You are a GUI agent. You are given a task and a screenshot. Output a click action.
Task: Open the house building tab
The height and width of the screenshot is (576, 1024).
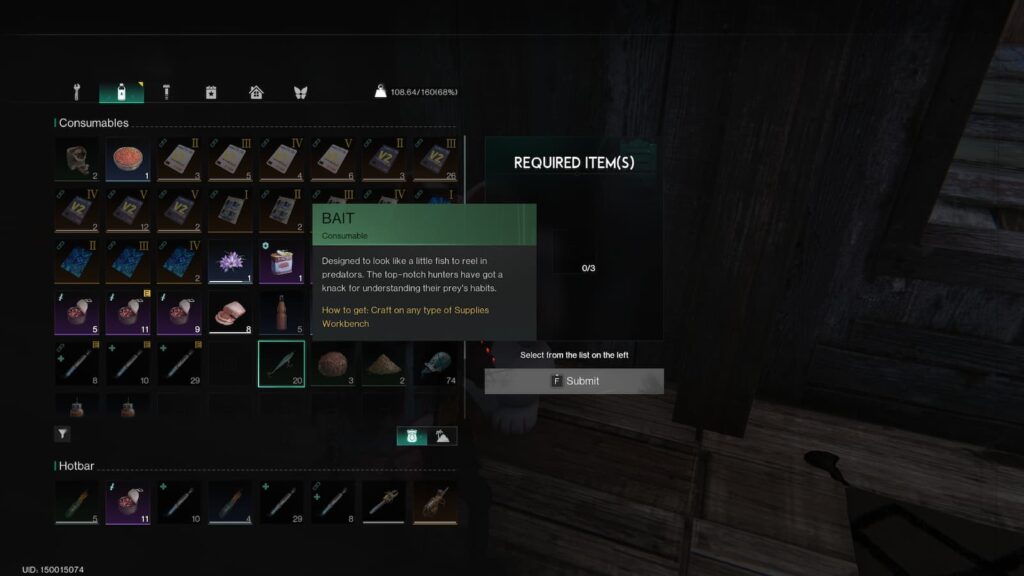click(256, 93)
